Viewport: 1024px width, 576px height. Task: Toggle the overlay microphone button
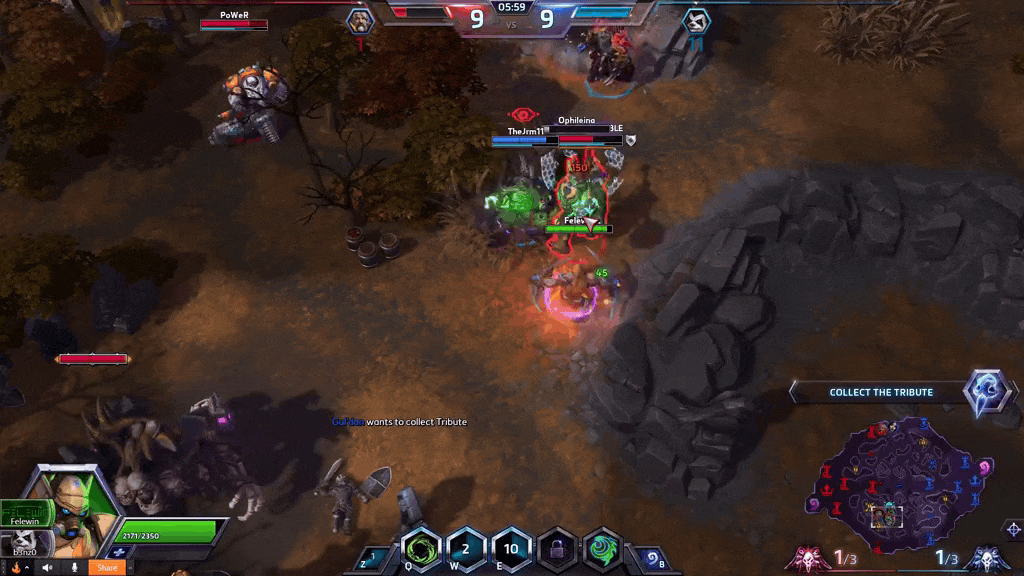point(73,567)
